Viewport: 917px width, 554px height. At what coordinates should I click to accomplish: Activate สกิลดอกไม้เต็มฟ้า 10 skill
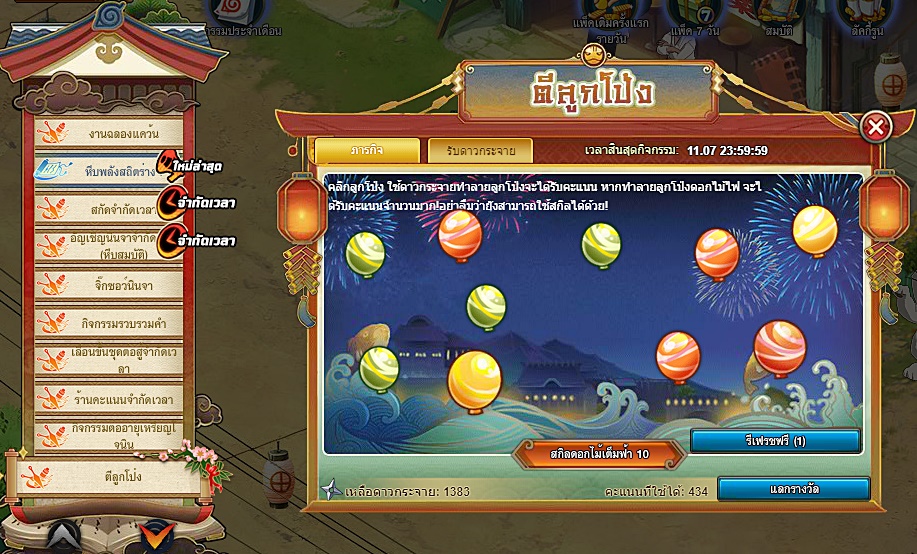pyautogui.click(x=599, y=454)
